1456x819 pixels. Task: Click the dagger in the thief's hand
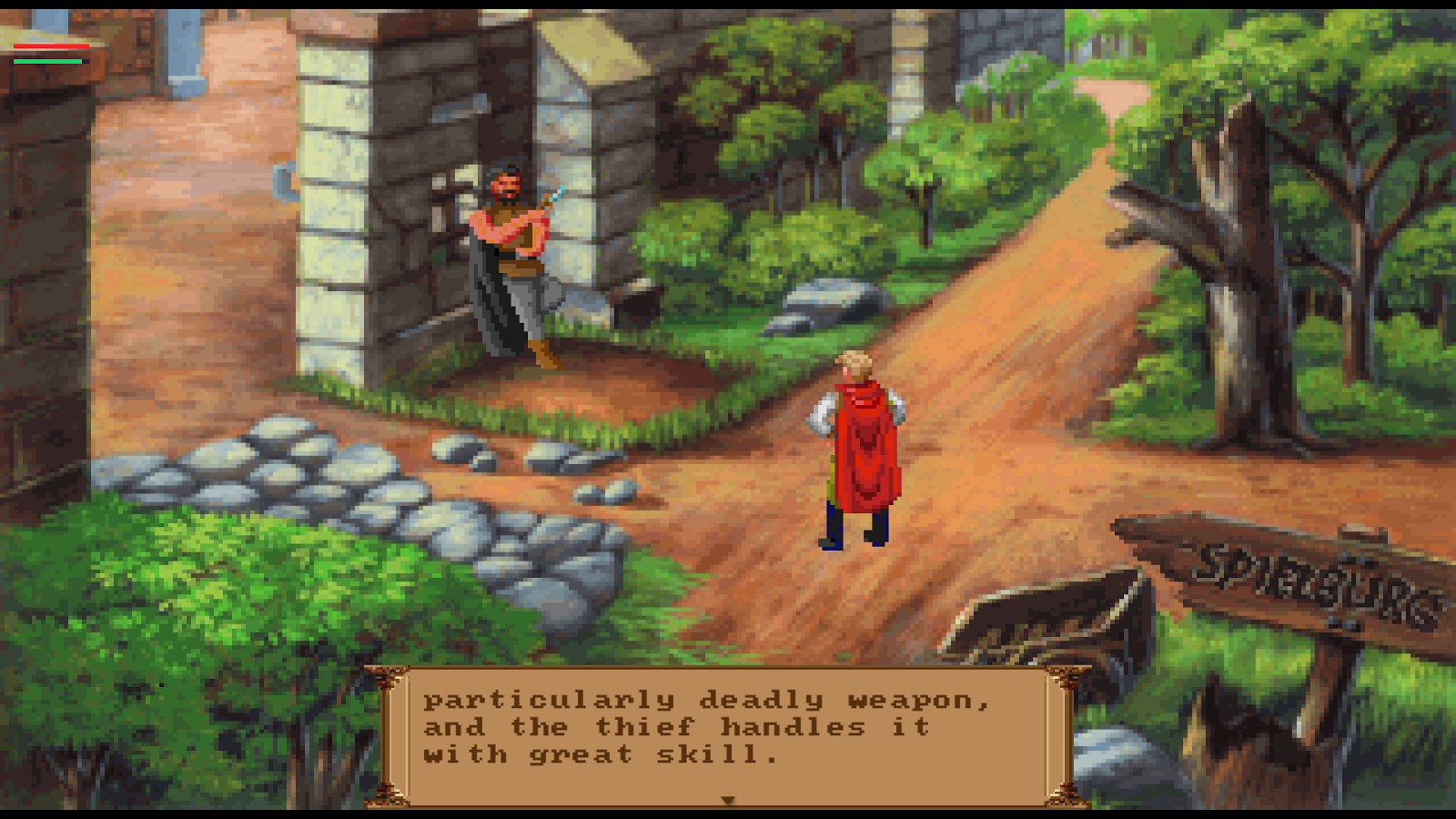[x=557, y=194]
